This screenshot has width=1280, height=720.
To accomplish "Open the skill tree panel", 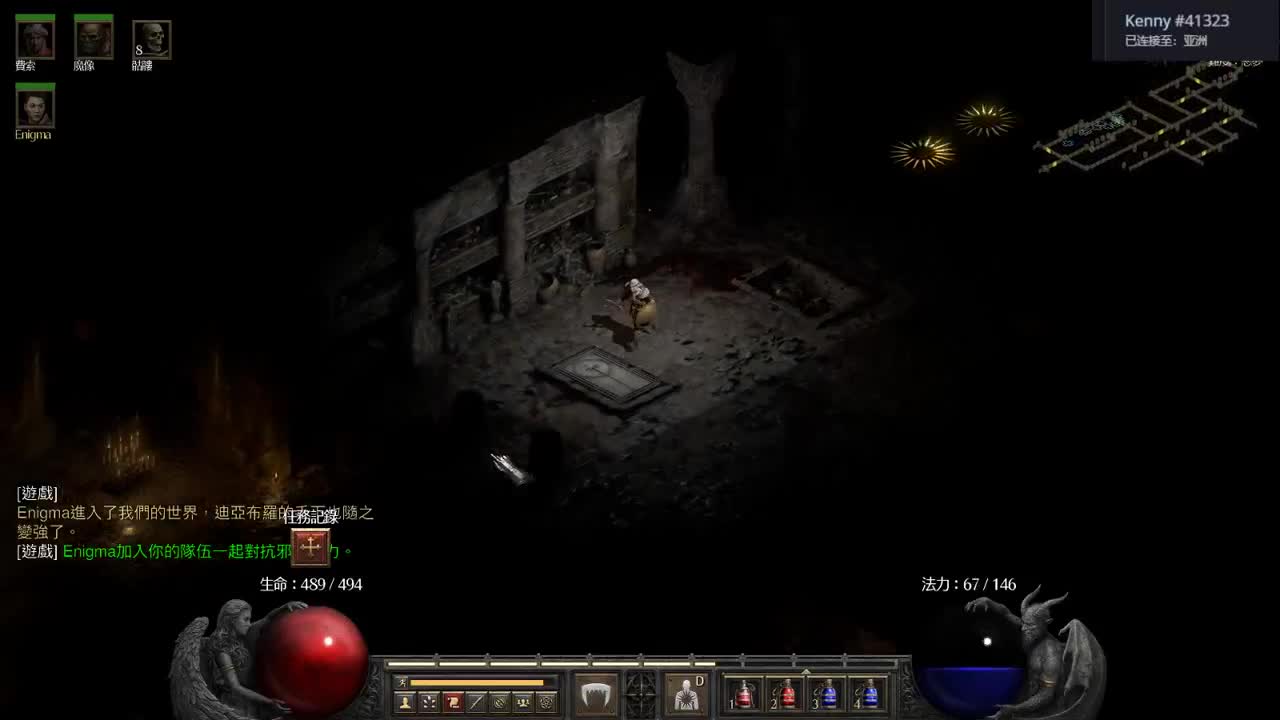I will point(428,701).
